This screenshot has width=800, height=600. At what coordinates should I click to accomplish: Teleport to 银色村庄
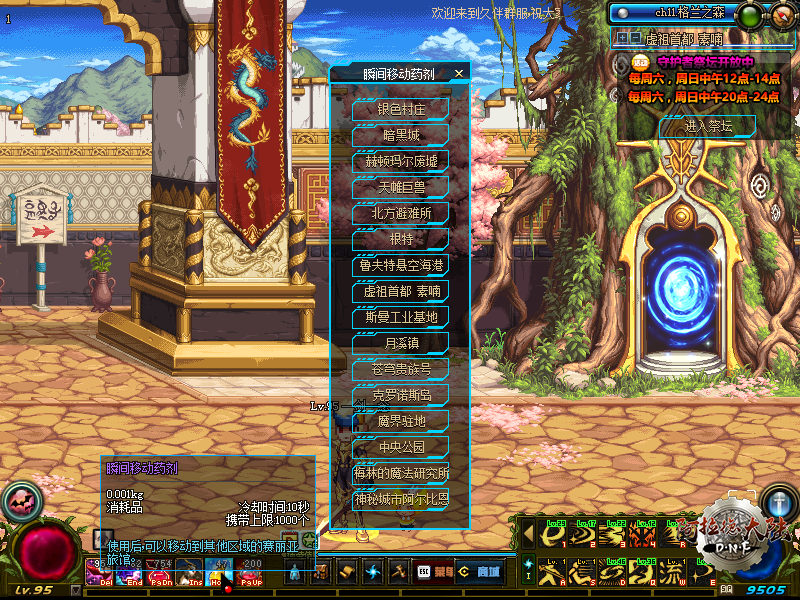pyautogui.click(x=401, y=108)
